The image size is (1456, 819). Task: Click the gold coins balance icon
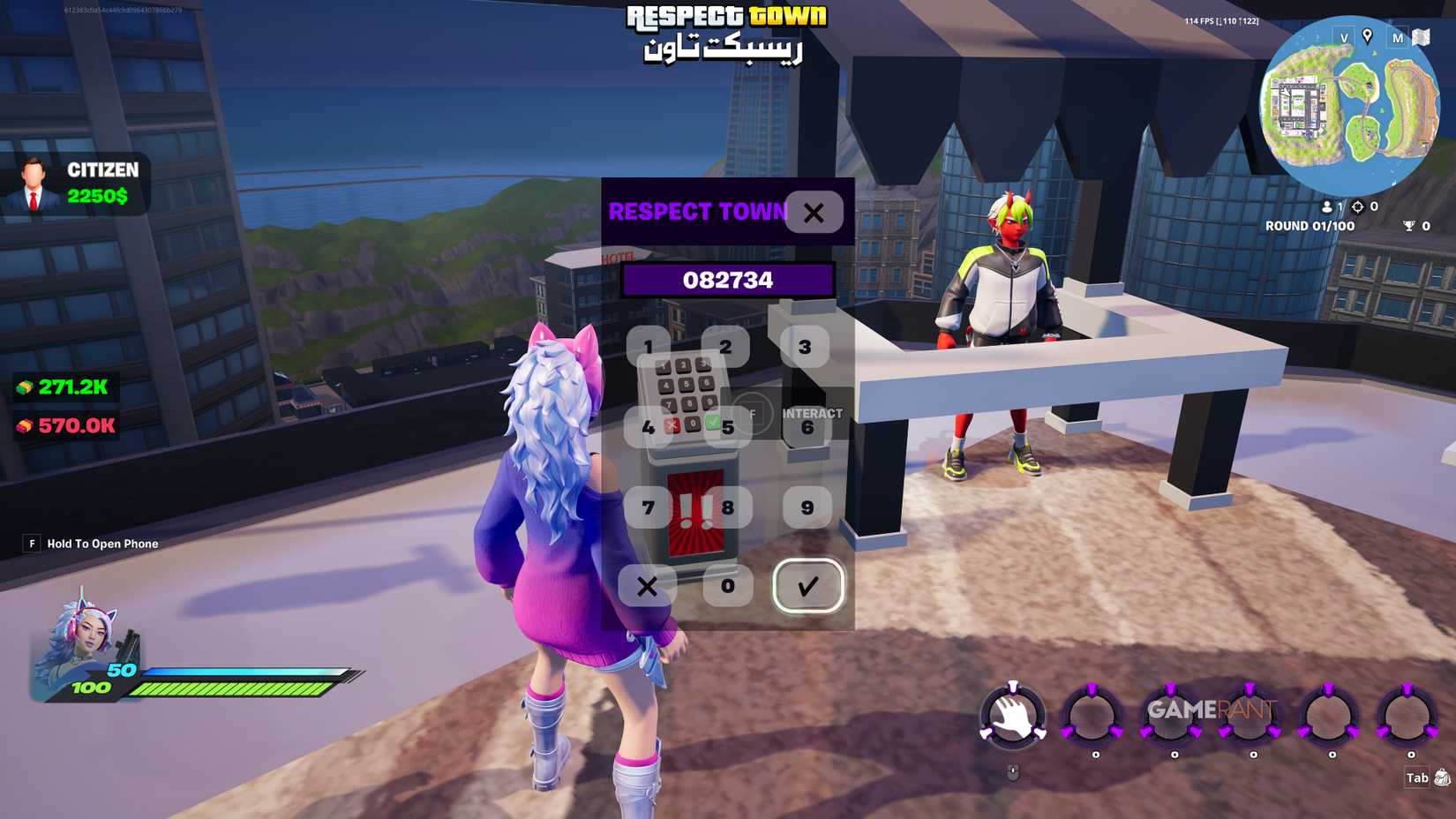25,385
